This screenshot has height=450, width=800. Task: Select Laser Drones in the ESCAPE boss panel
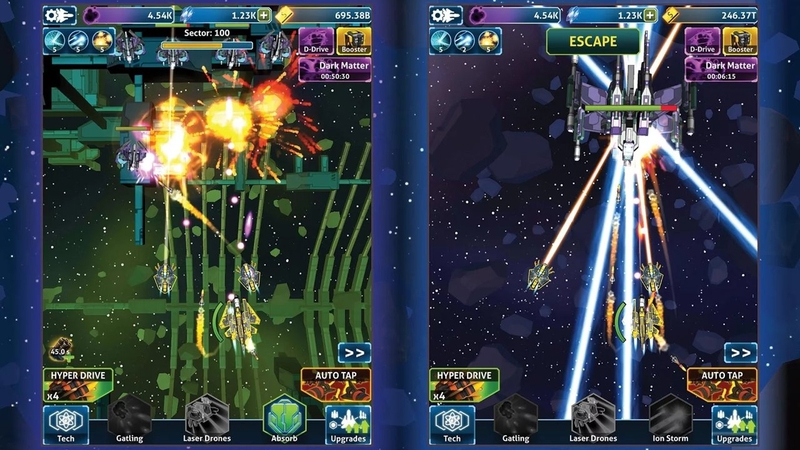pos(594,420)
